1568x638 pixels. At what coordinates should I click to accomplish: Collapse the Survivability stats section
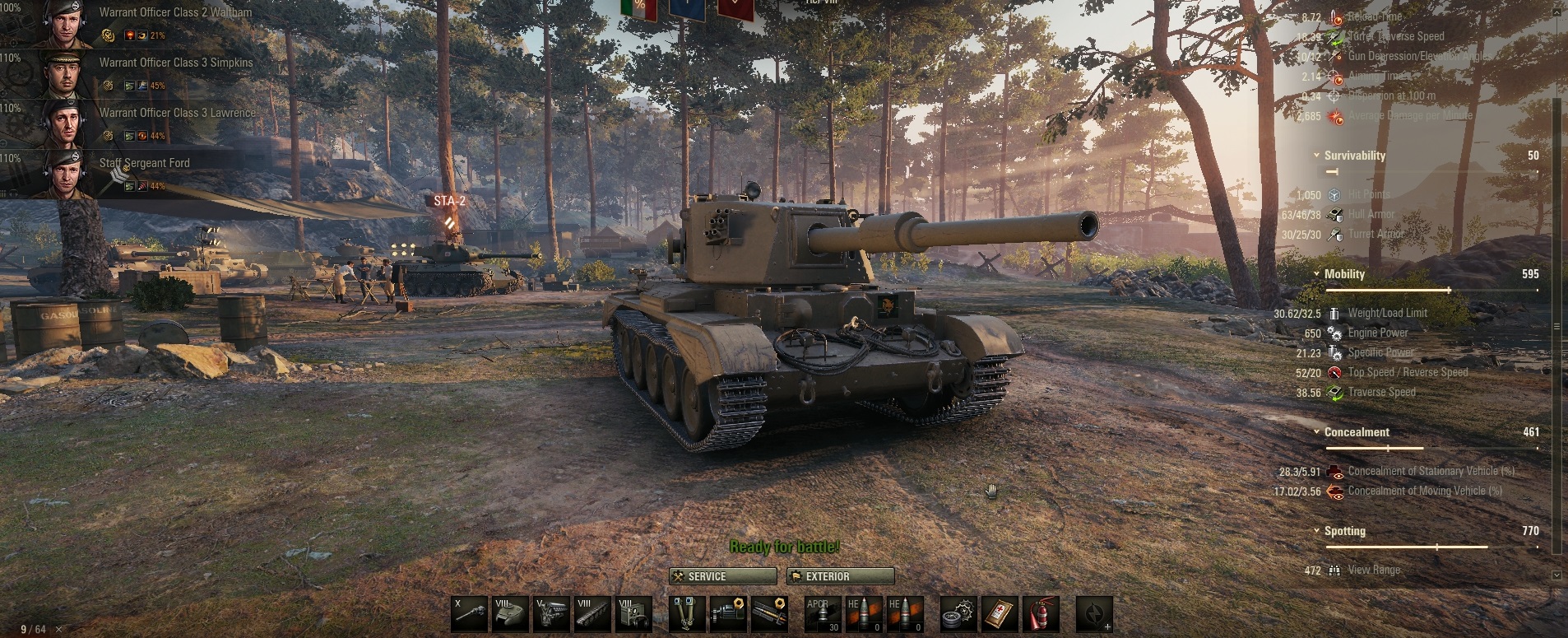coord(1317,156)
